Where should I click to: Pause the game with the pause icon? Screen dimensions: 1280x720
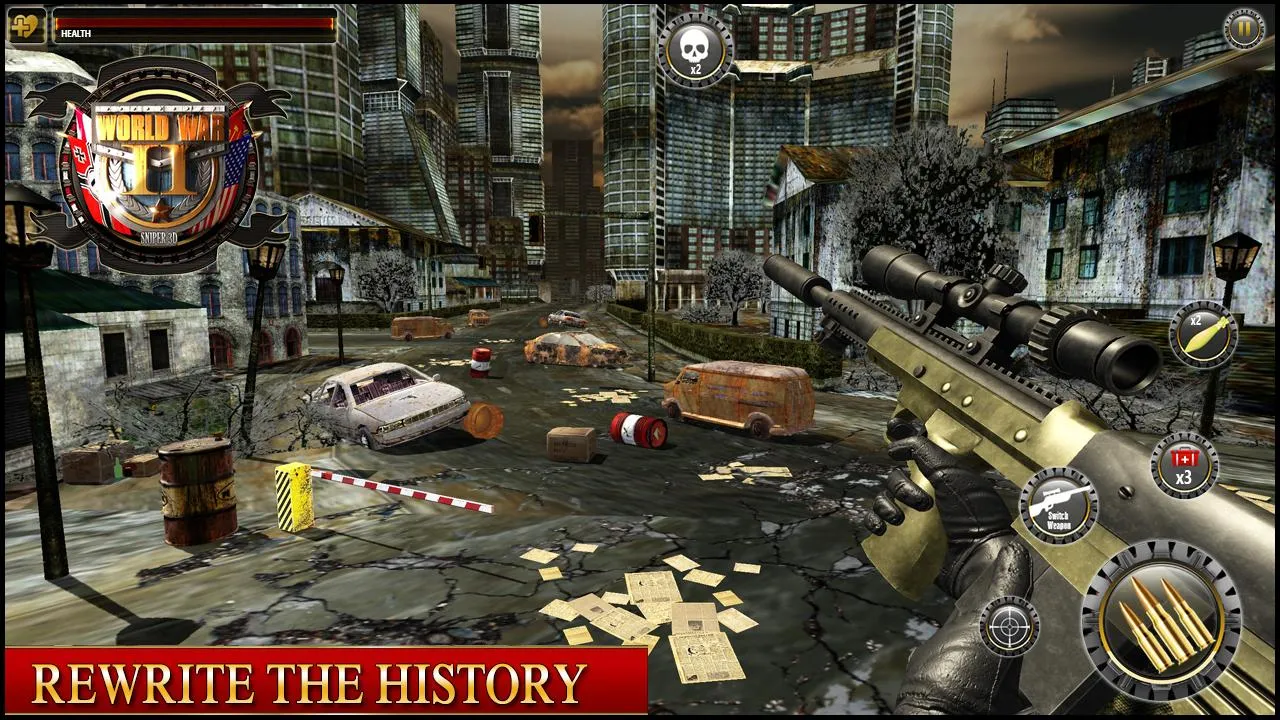(1243, 27)
